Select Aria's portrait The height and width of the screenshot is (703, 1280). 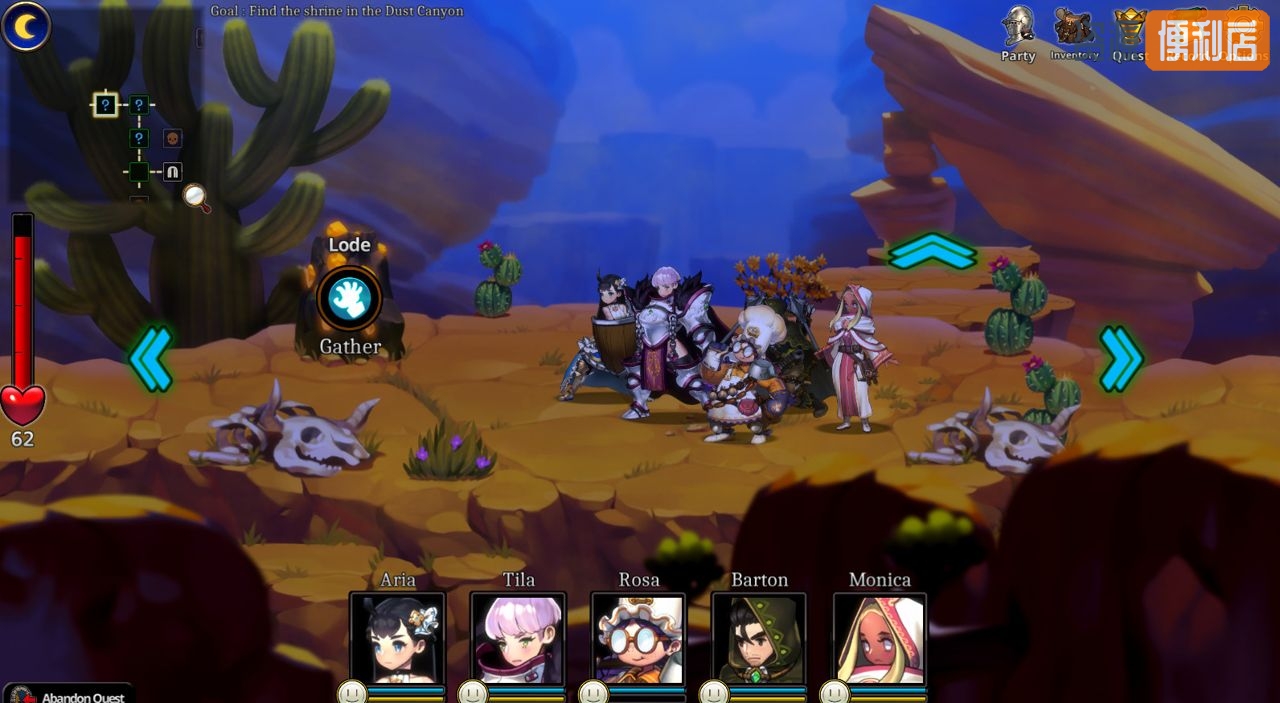point(397,639)
